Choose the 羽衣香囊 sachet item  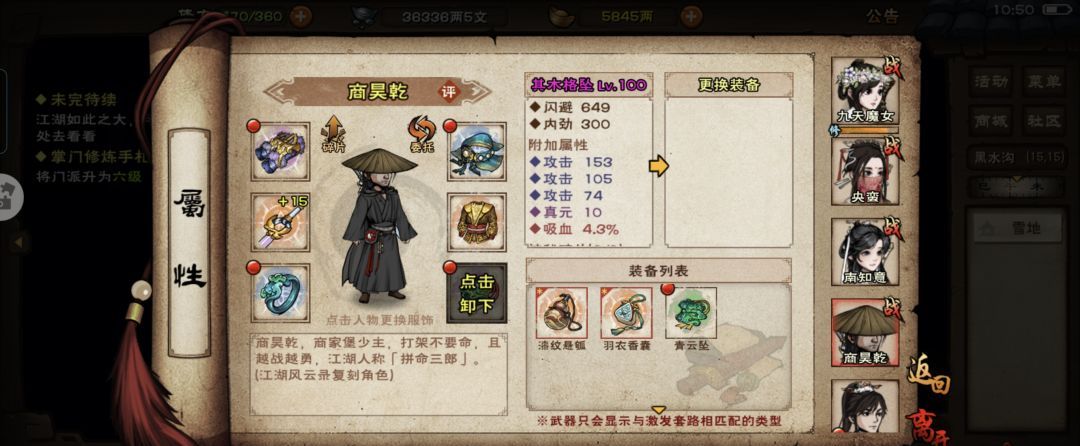click(626, 313)
